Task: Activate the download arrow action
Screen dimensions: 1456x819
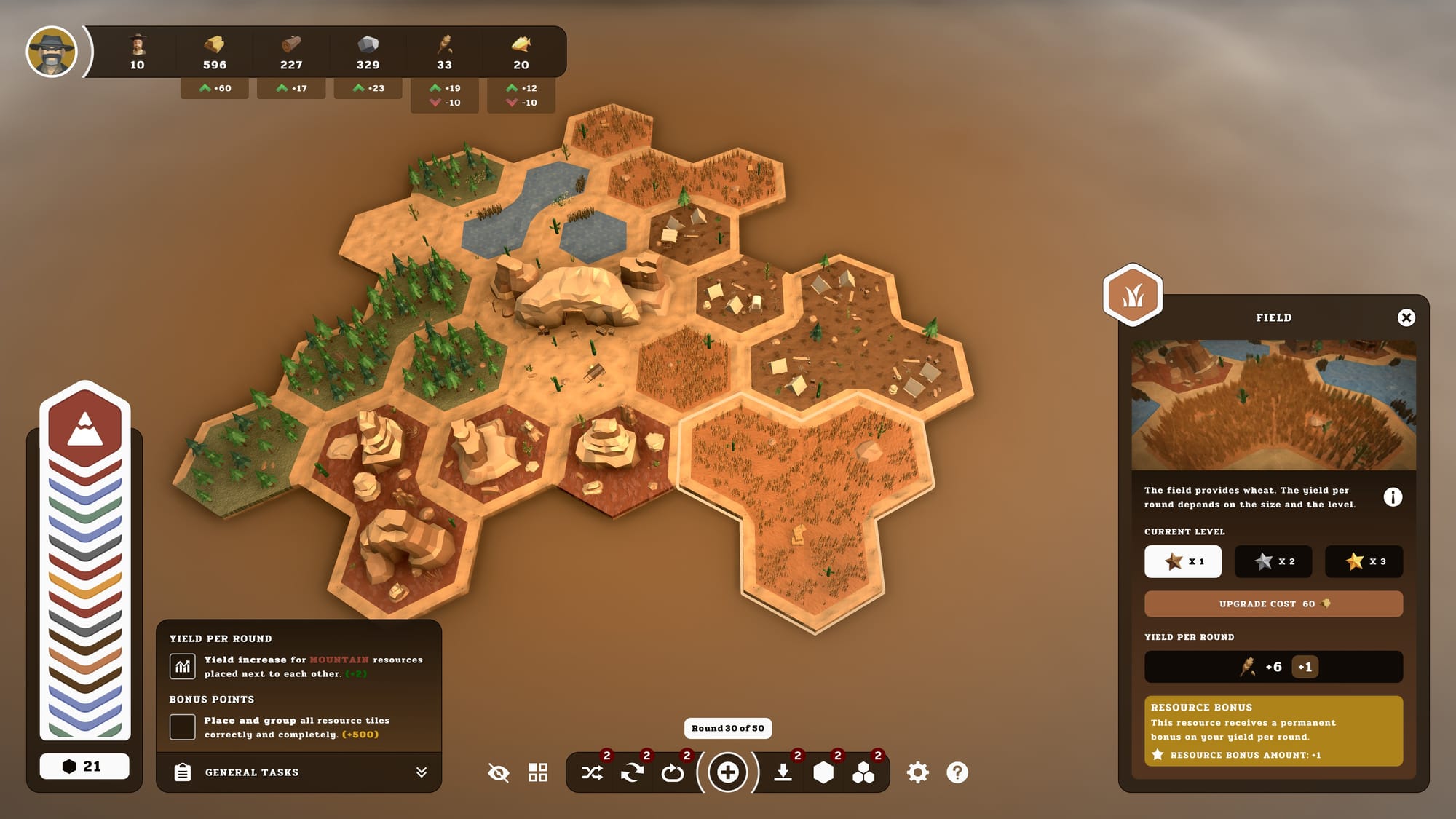Action: [x=783, y=772]
